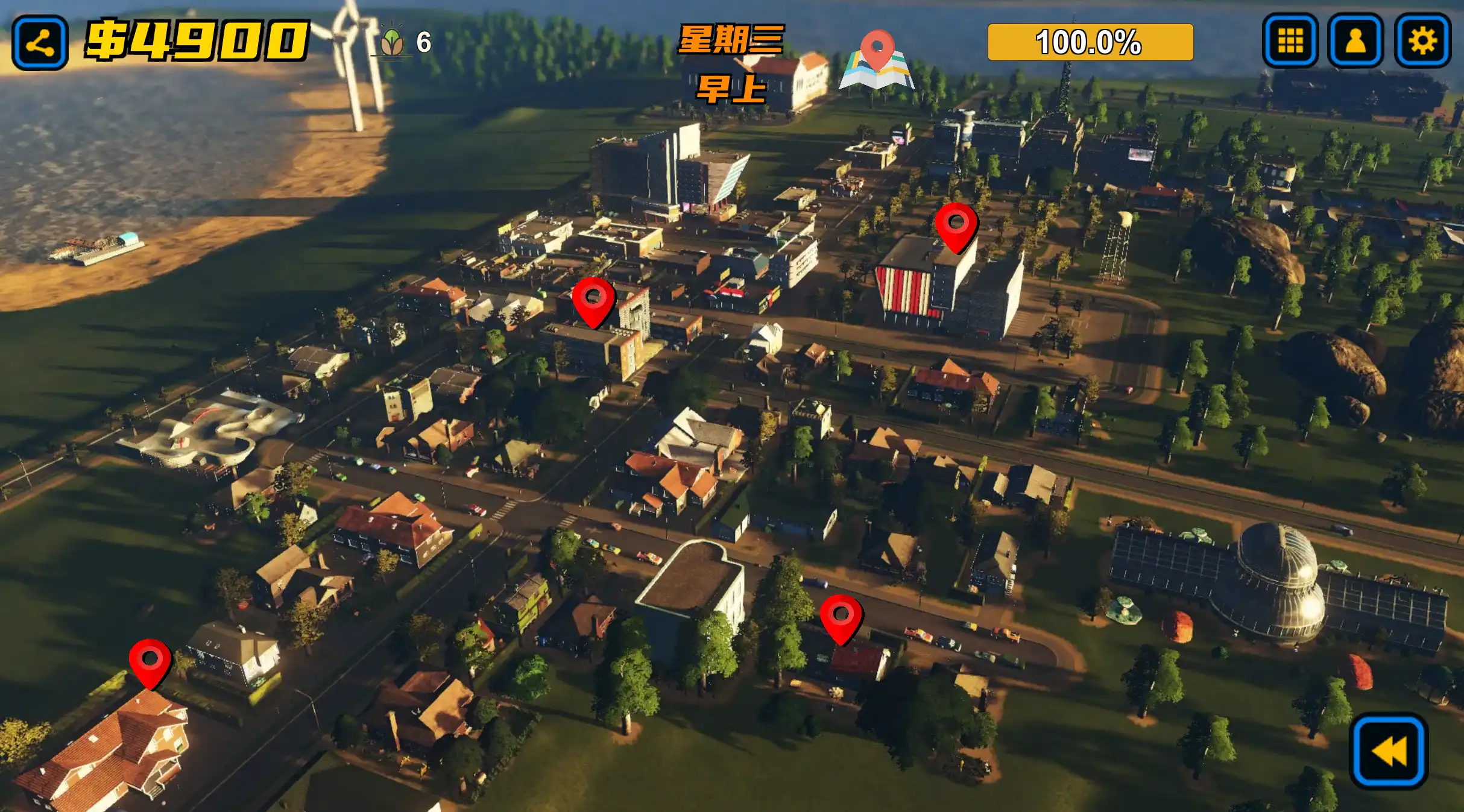Select the location pin on the striped building
This screenshot has height=812, width=1464.
coord(956,226)
